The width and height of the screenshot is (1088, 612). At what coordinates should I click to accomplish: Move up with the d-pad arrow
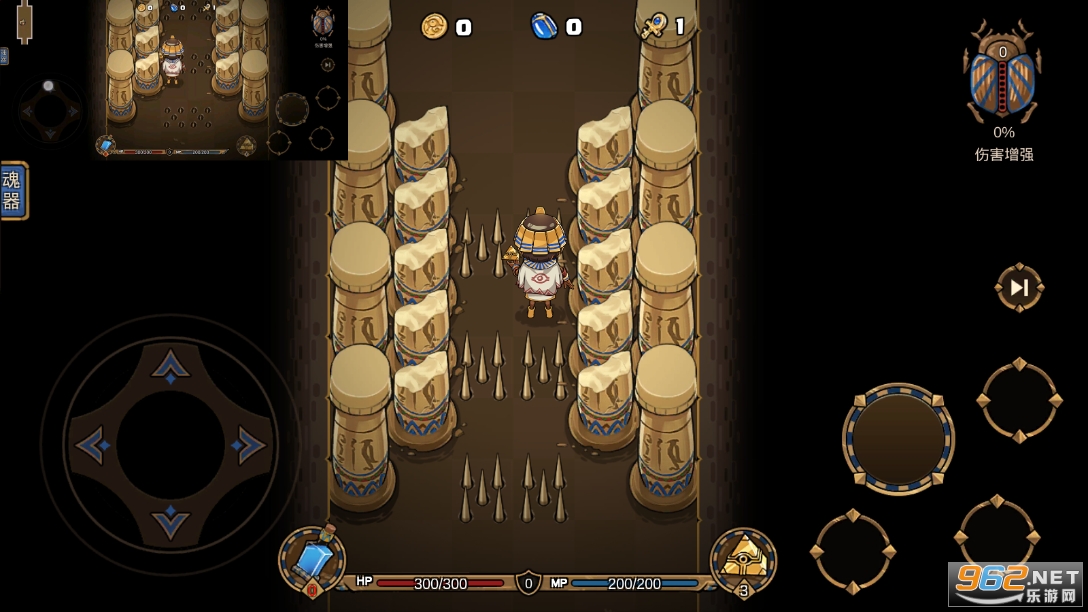click(x=171, y=366)
